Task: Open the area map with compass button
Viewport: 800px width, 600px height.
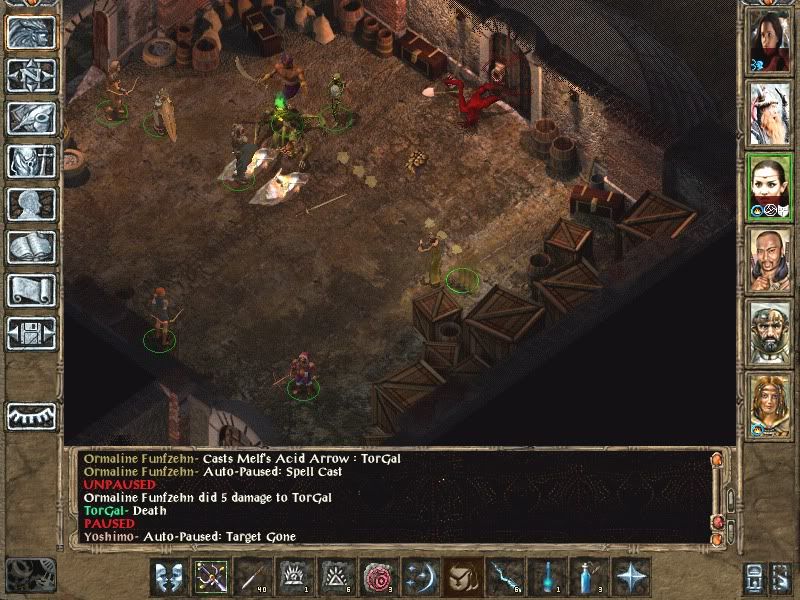Action: click(x=31, y=75)
